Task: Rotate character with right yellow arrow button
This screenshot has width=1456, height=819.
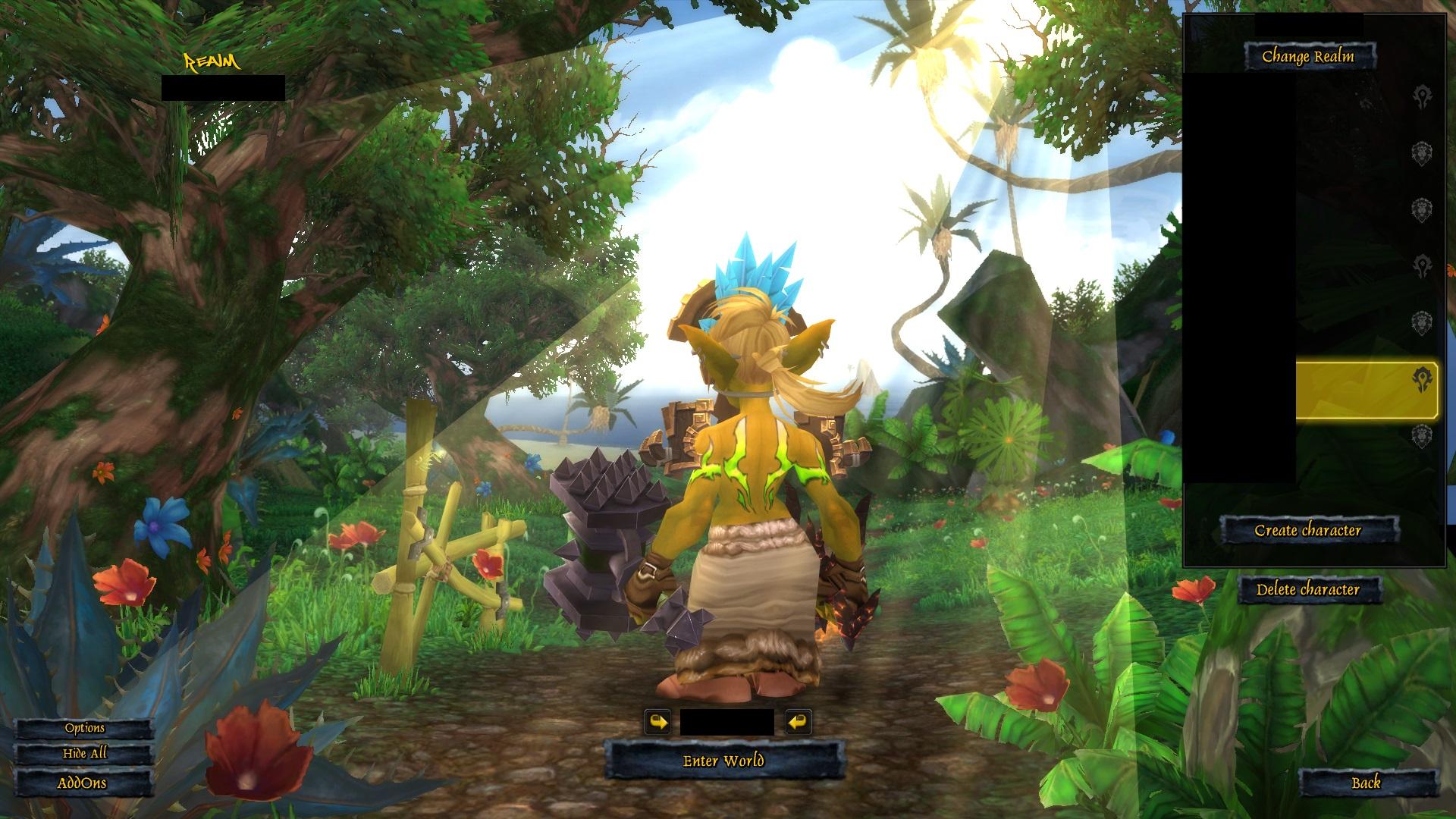Action: pos(797,722)
